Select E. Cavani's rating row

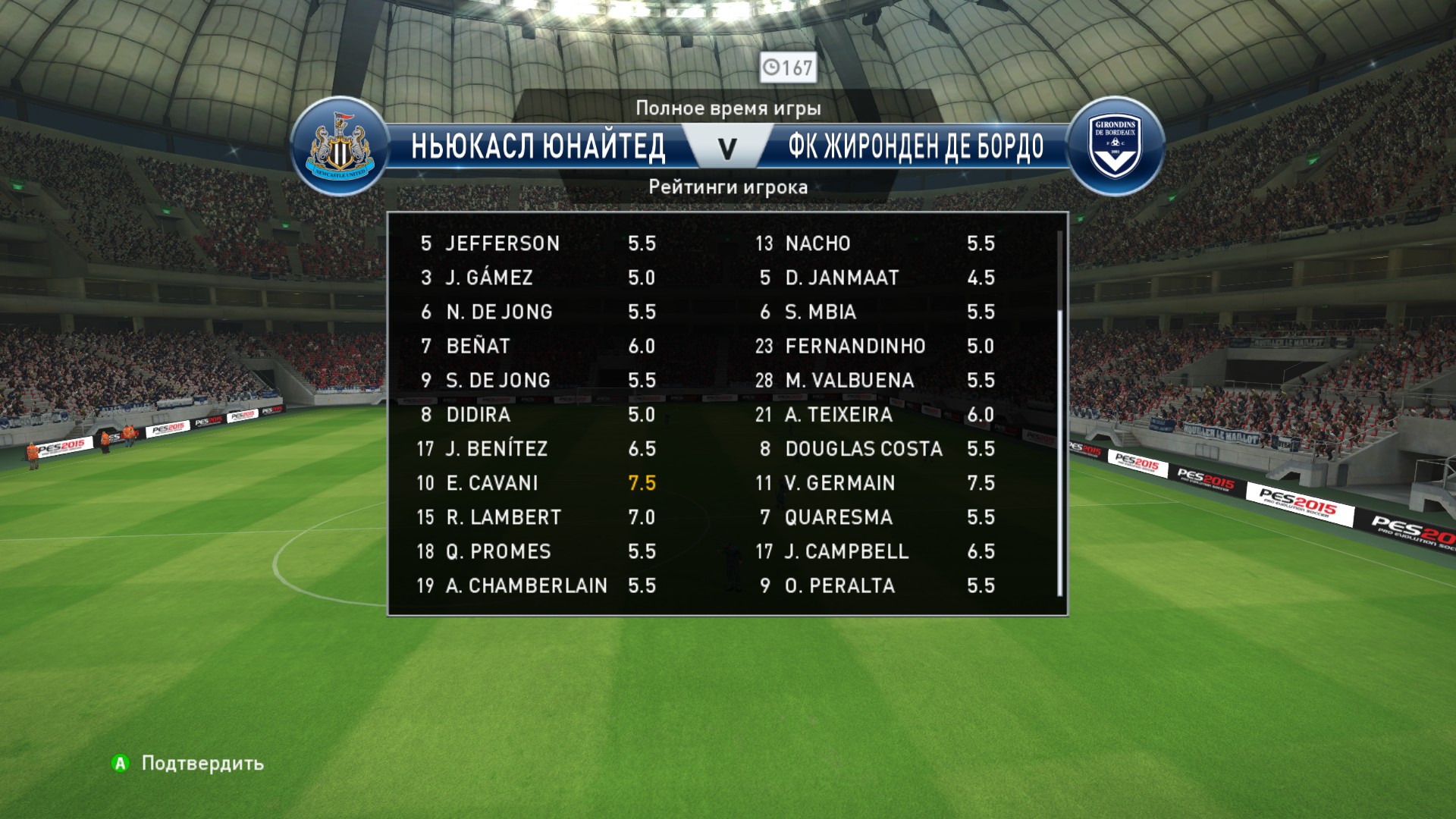tap(535, 483)
